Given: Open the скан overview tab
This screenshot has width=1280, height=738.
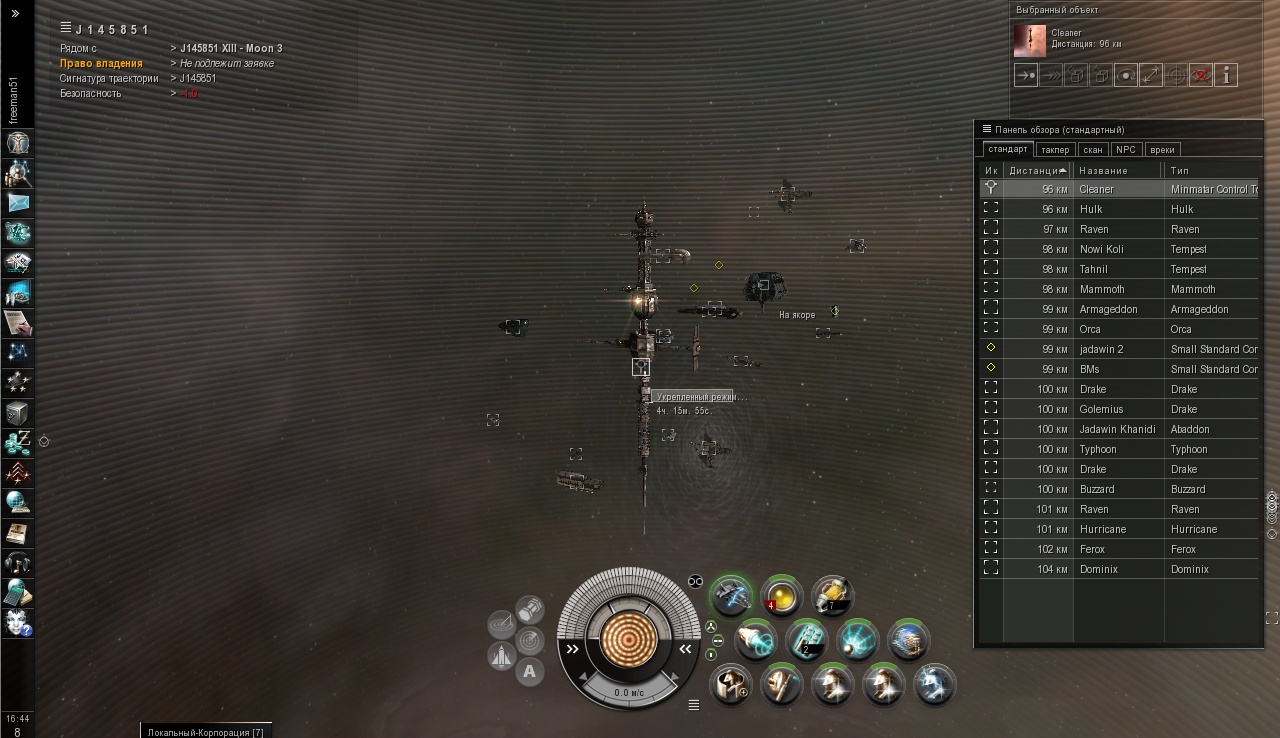Looking at the screenshot, I should tap(1093, 150).
